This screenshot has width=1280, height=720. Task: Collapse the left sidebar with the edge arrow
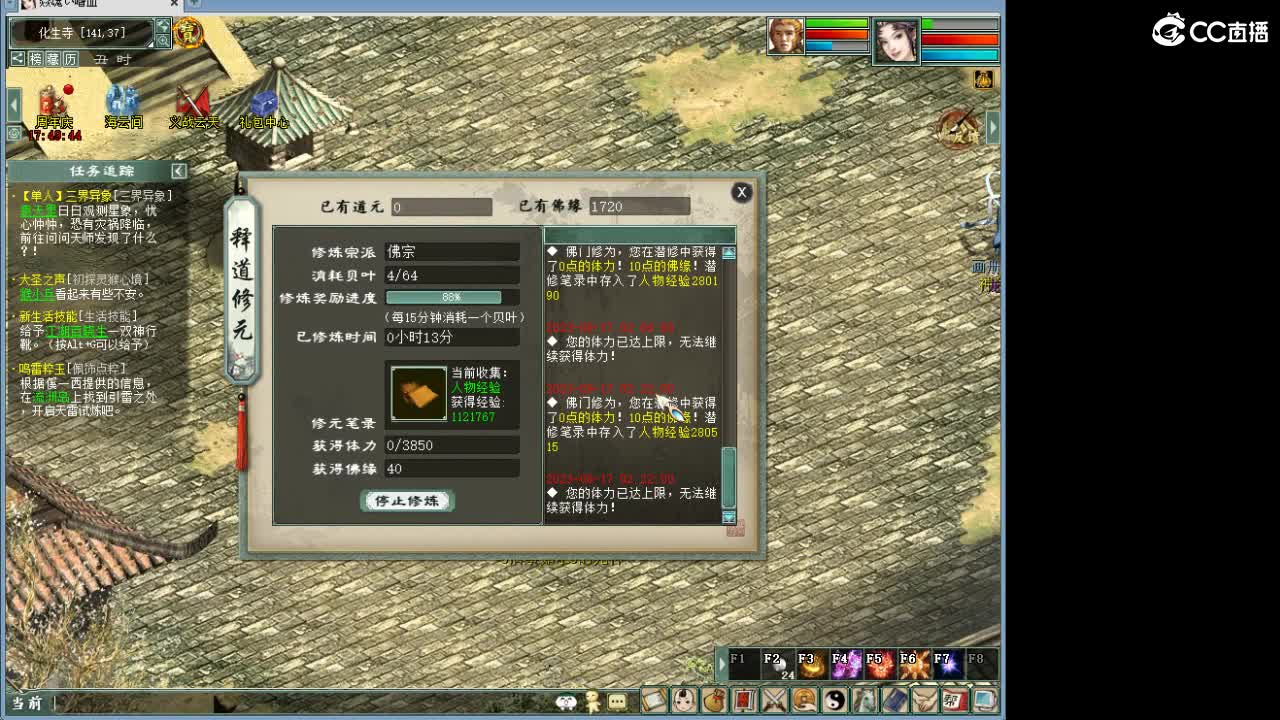click(x=12, y=102)
